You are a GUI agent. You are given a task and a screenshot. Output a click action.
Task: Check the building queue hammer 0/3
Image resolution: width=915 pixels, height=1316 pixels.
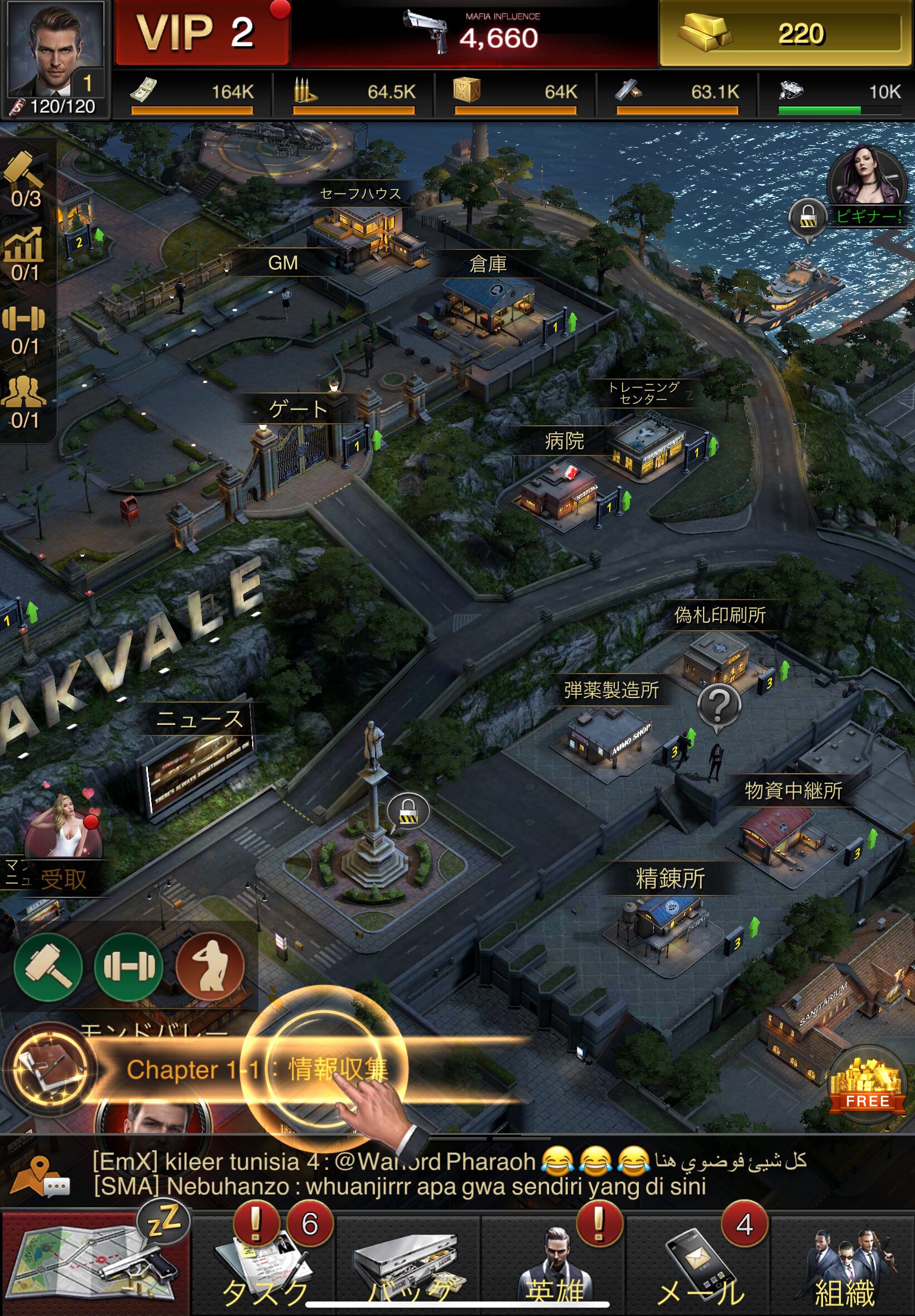pos(26,179)
